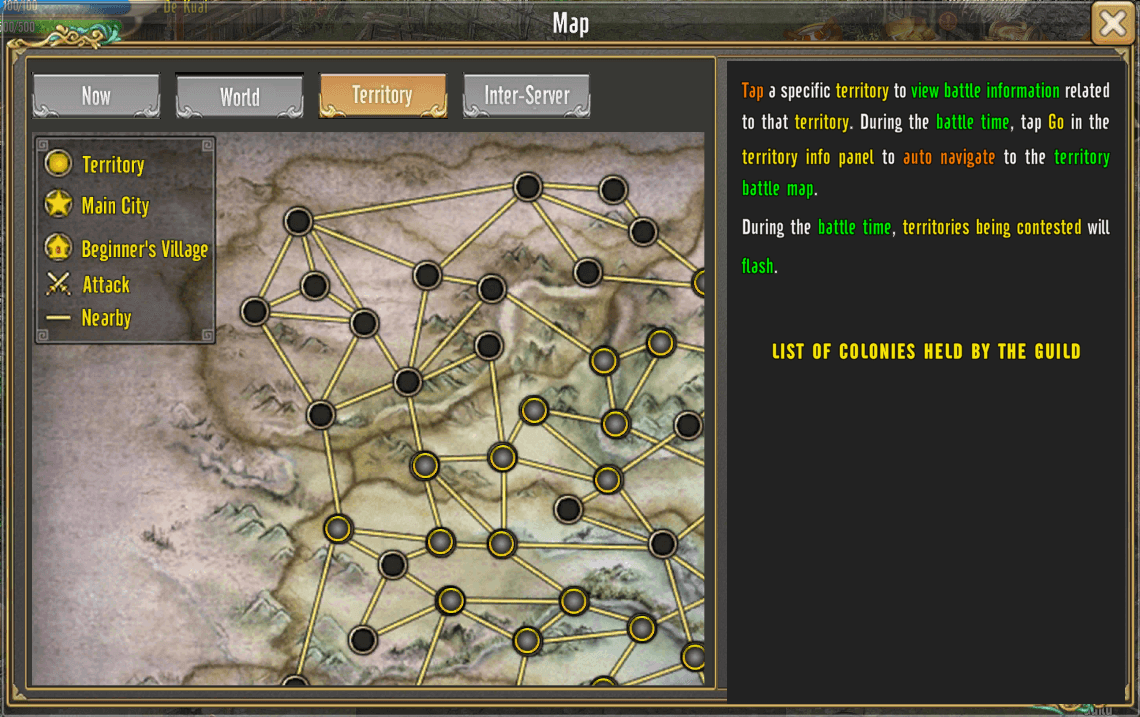Select the Territory tab

click(x=382, y=96)
